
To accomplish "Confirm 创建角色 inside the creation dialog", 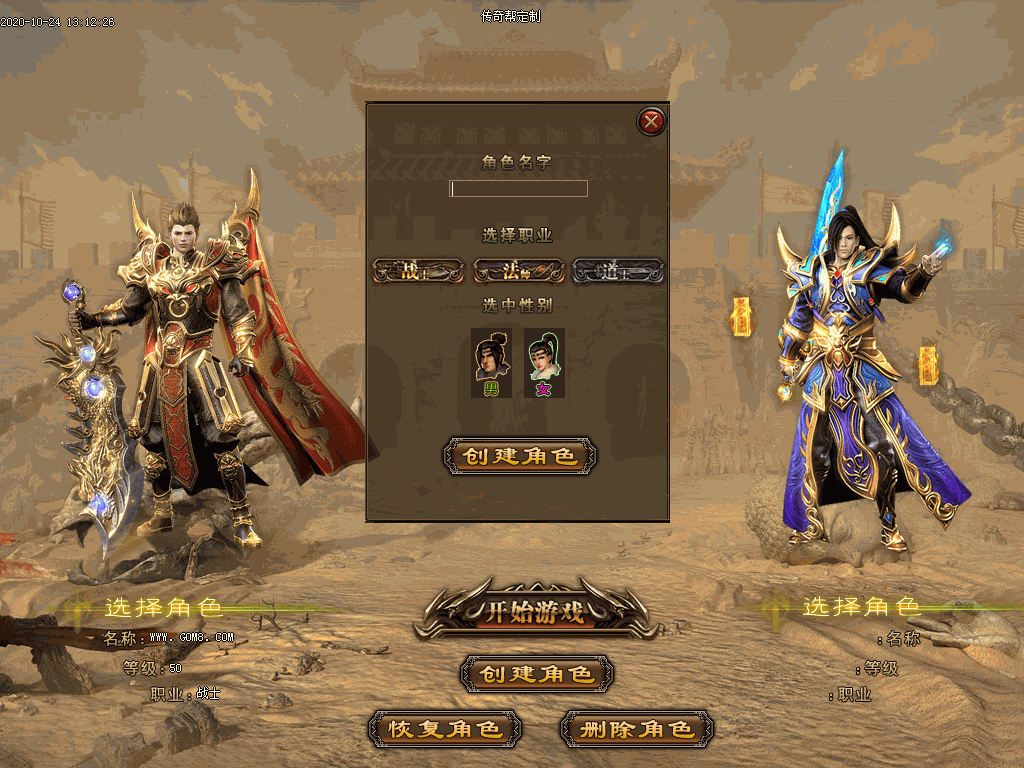I will pos(519,456).
